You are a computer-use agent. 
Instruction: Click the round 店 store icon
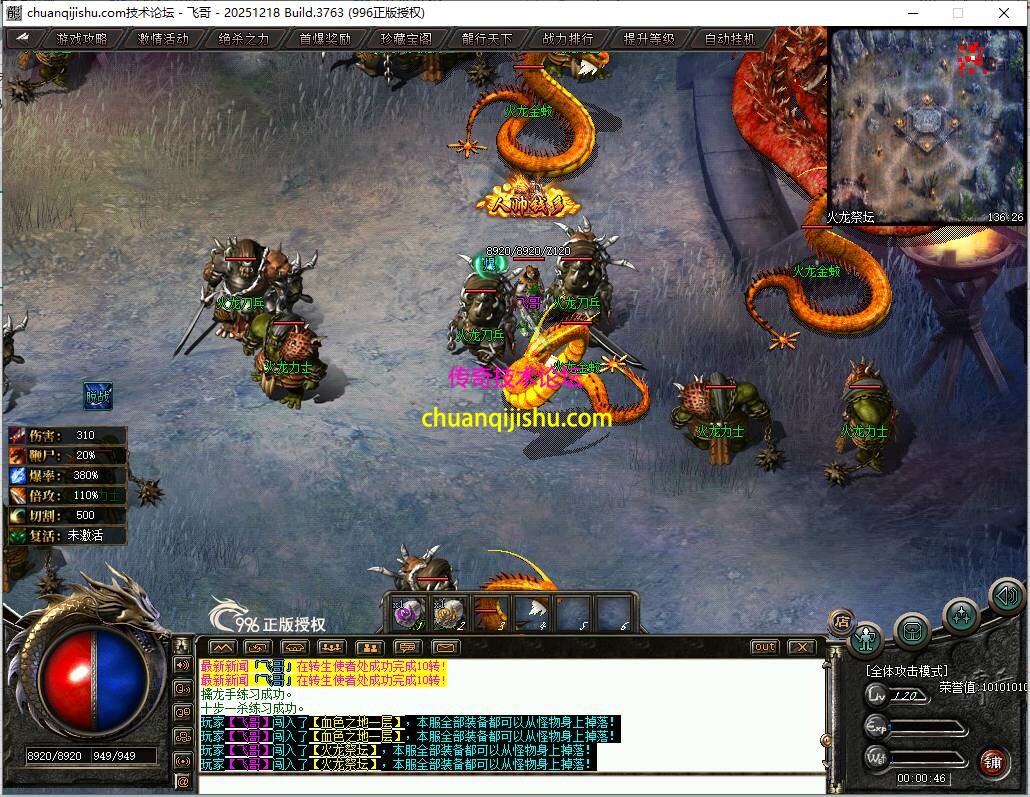click(x=842, y=620)
